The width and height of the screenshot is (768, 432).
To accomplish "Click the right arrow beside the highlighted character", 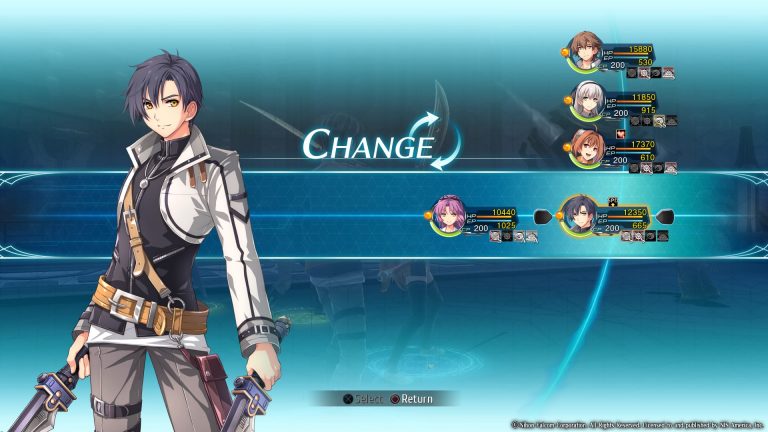I will pyautogui.click(x=666, y=215).
